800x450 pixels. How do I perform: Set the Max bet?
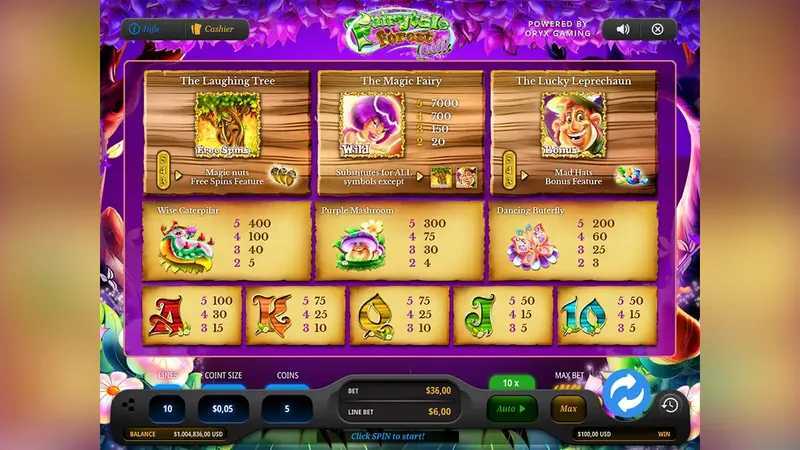coord(568,408)
